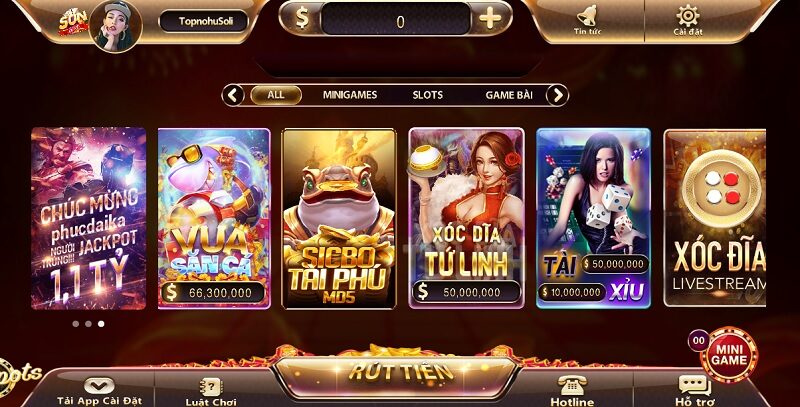The width and height of the screenshot is (800, 407).
Task: Open Cài đặt settings gear
Action: click(x=687, y=20)
